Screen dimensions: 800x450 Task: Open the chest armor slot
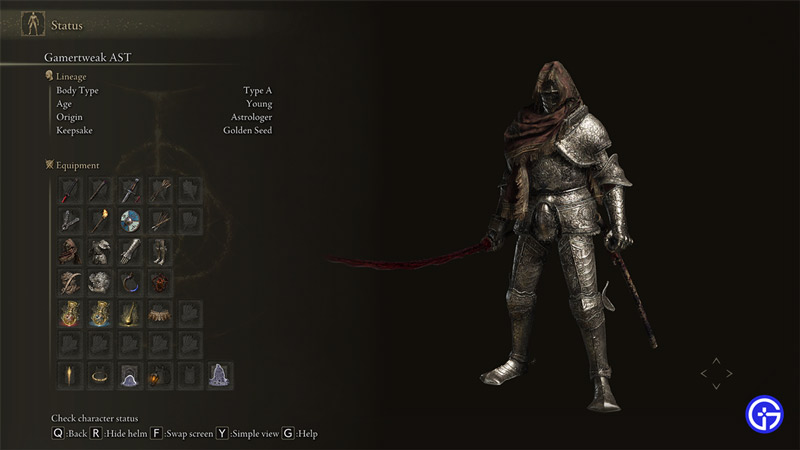tap(100, 251)
